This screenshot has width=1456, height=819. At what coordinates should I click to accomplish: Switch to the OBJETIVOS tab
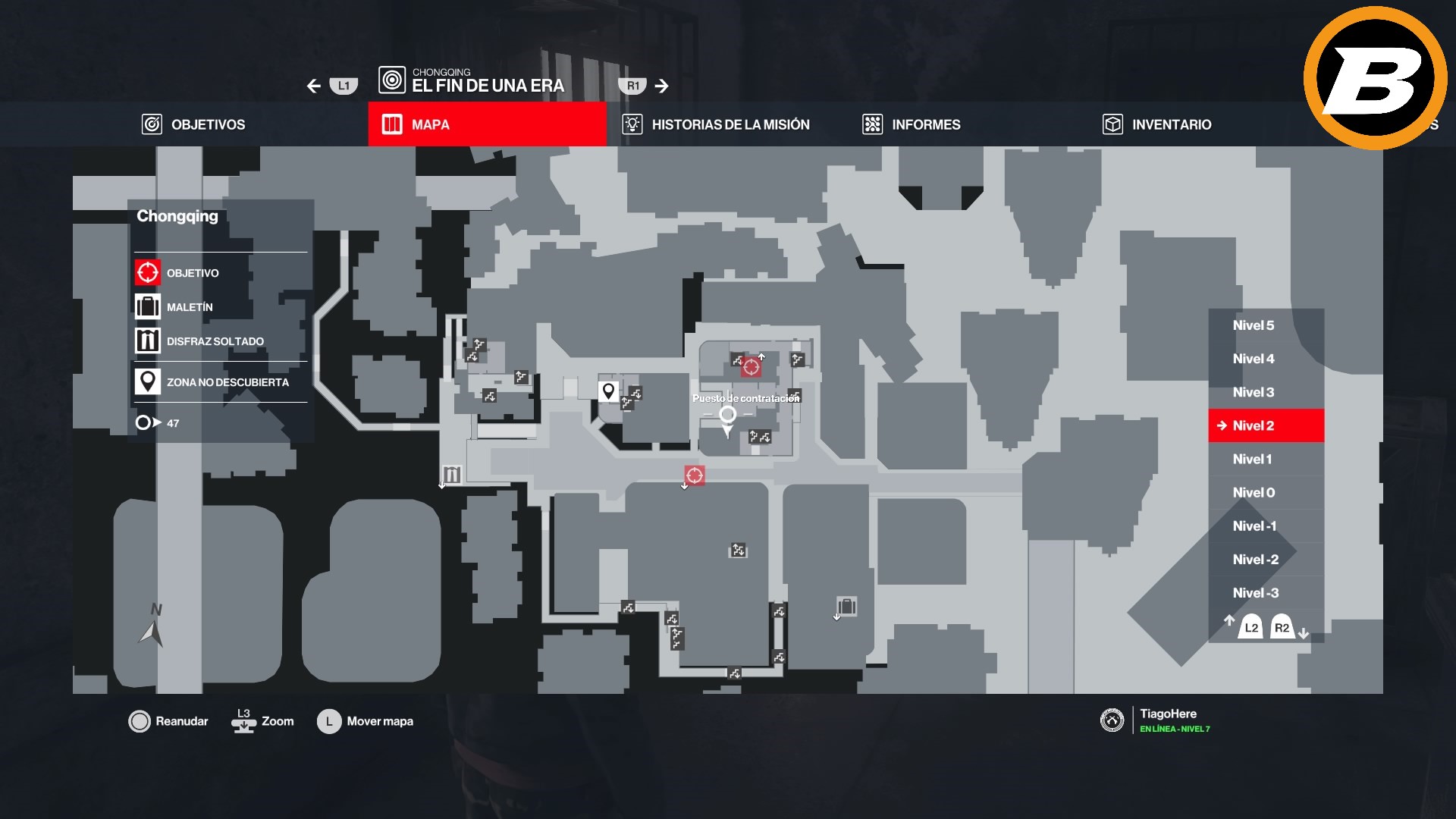point(193,124)
